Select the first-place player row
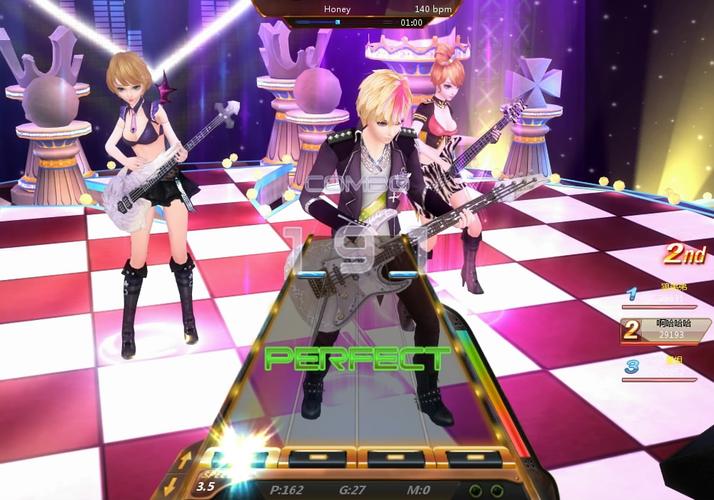The width and height of the screenshot is (714, 500). [x=665, y=294]
